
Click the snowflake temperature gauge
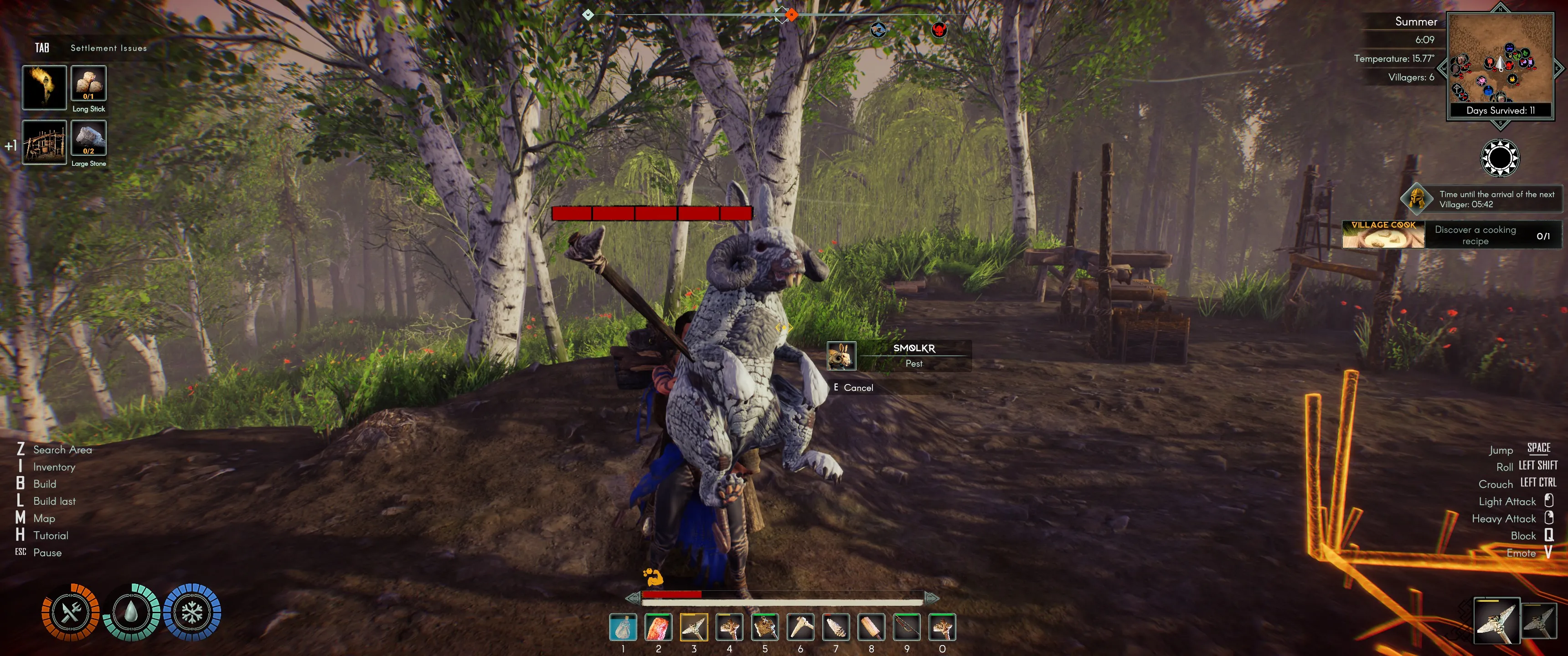pyautogui.click(x=192, y=612)
